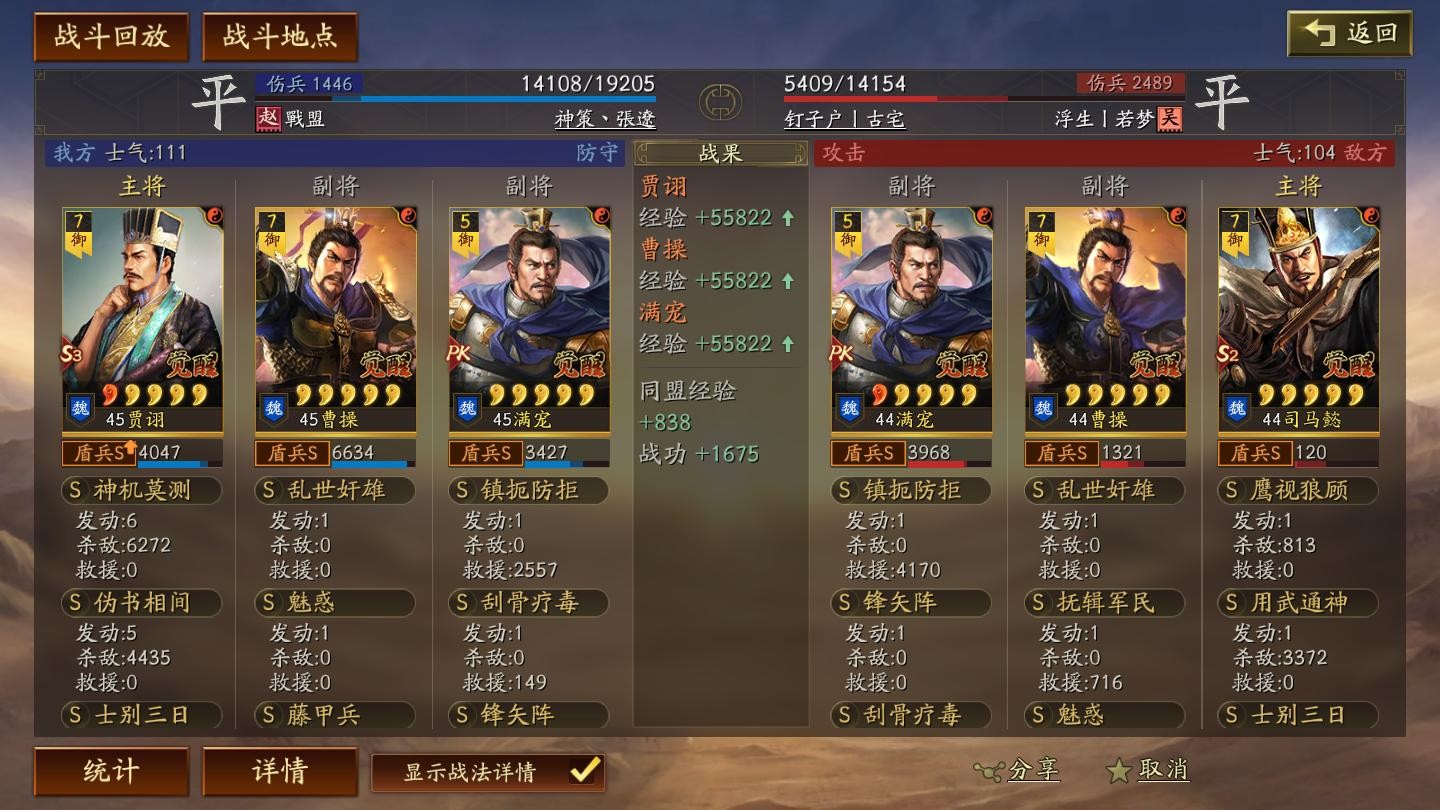View the 藤甲兵 tactic
Image resolution: width=1440 pixels, height=810 pixels.
(335, 715)
